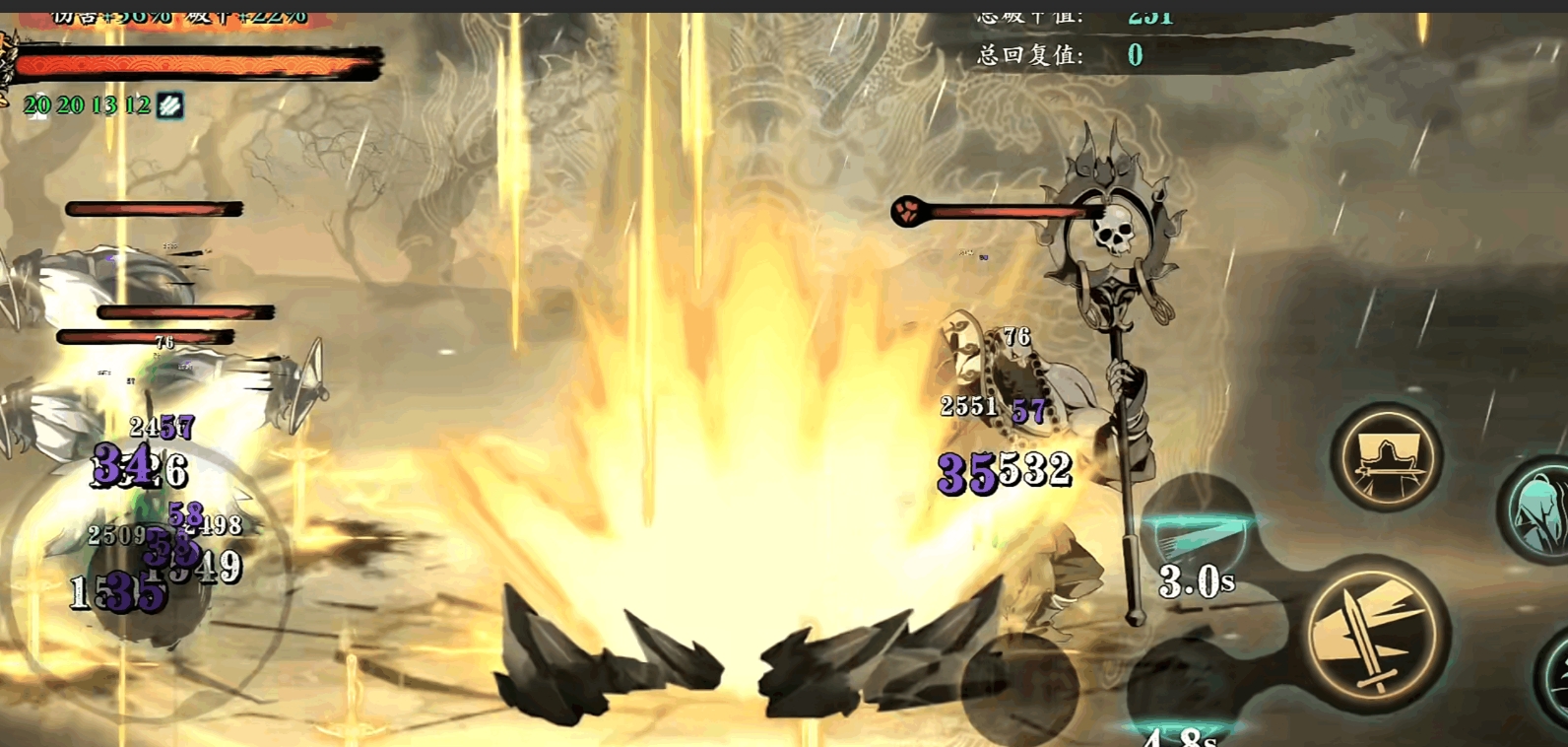Use the gold hat-and-sword skill
The image size is (1568, 747).
pos(1386,457)
